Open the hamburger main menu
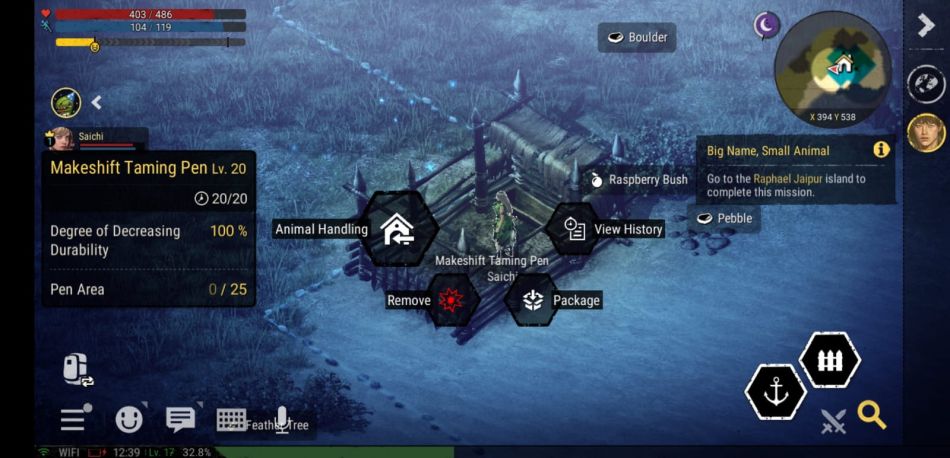 pyautogui.click(x=73, y=420)
